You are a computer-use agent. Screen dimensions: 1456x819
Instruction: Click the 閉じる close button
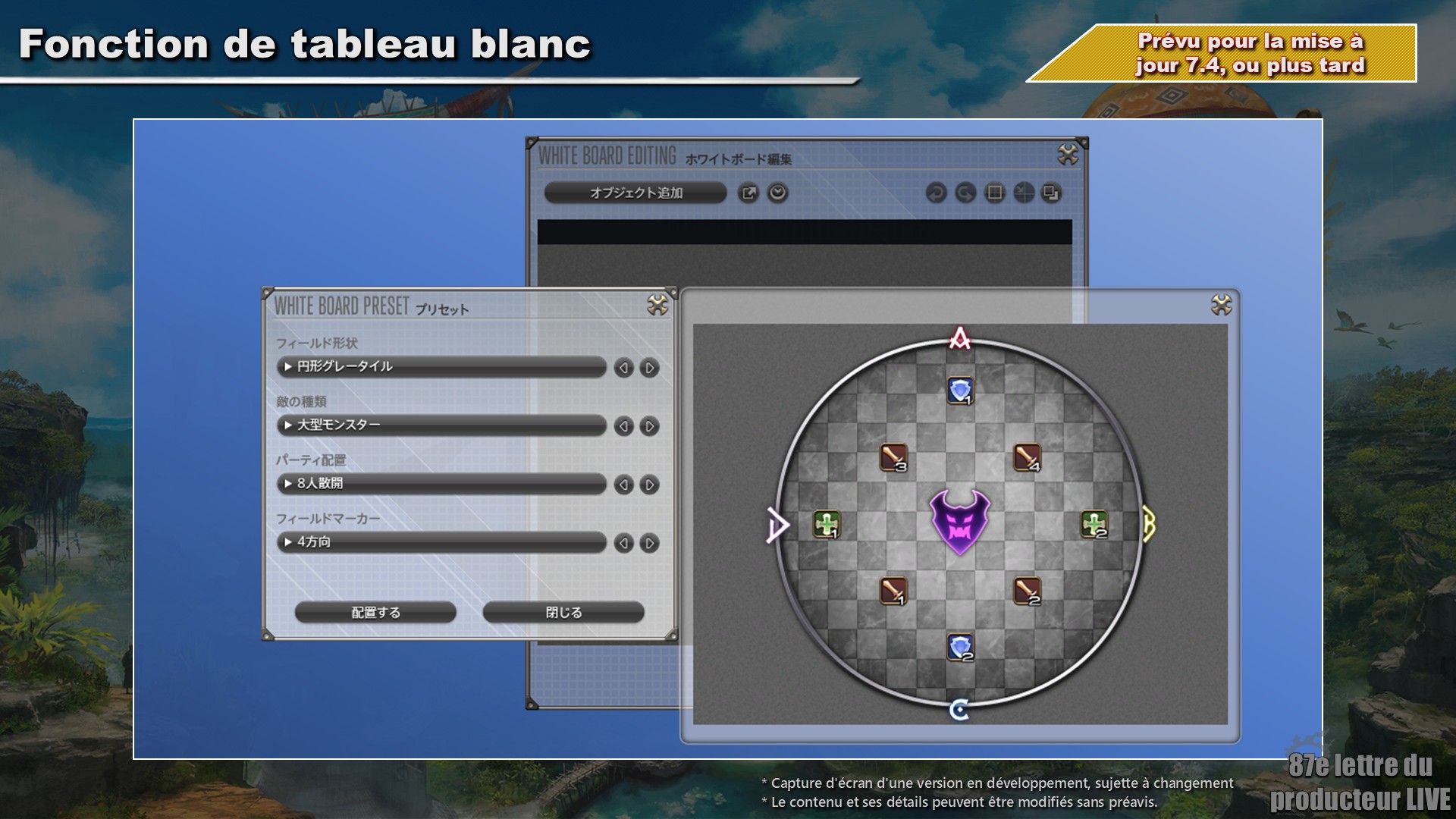563,612
